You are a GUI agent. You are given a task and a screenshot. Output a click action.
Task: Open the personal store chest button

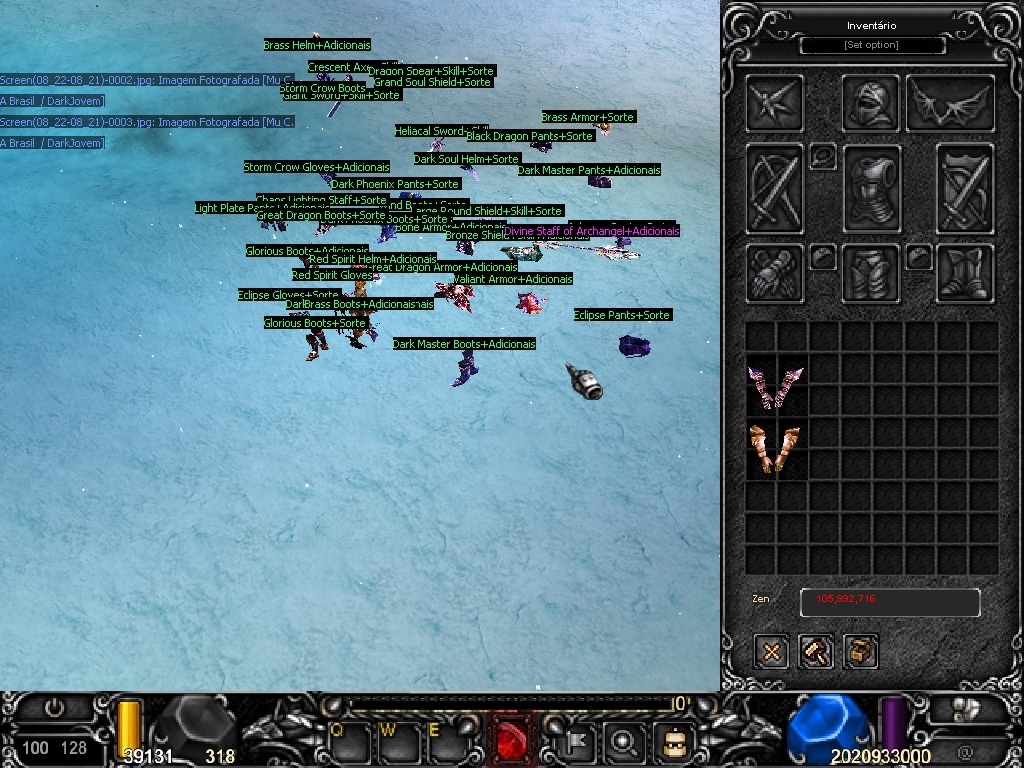tap(861, 652)
